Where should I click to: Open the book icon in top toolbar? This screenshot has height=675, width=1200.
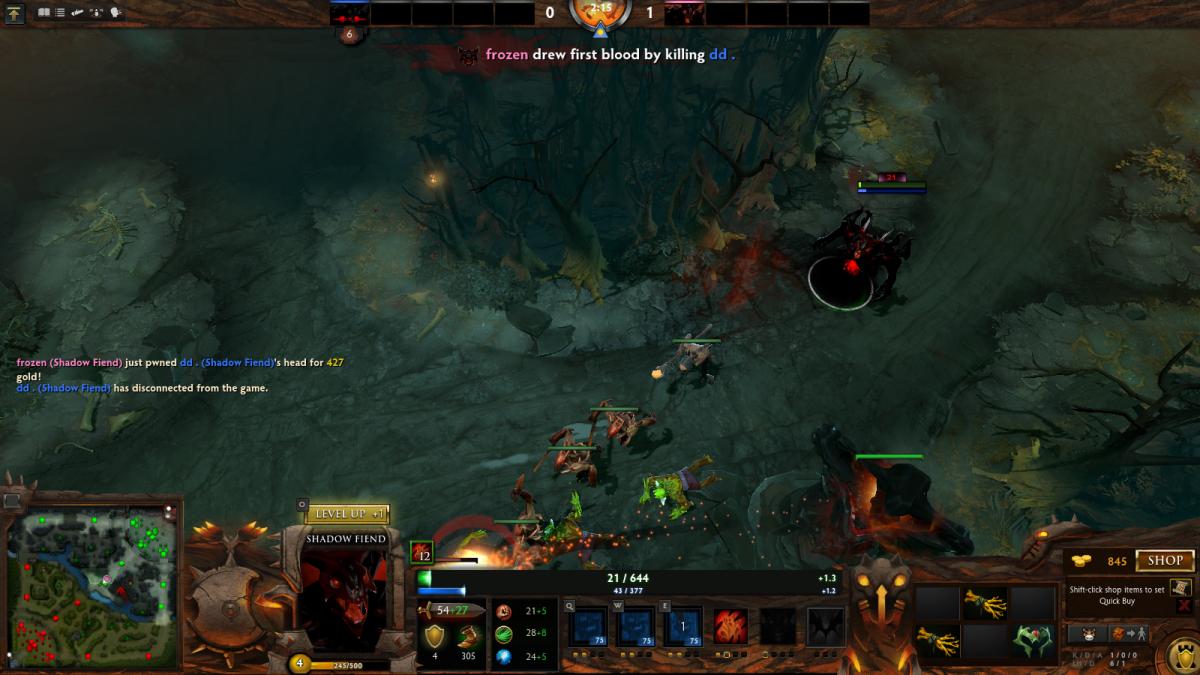(44, 13)
